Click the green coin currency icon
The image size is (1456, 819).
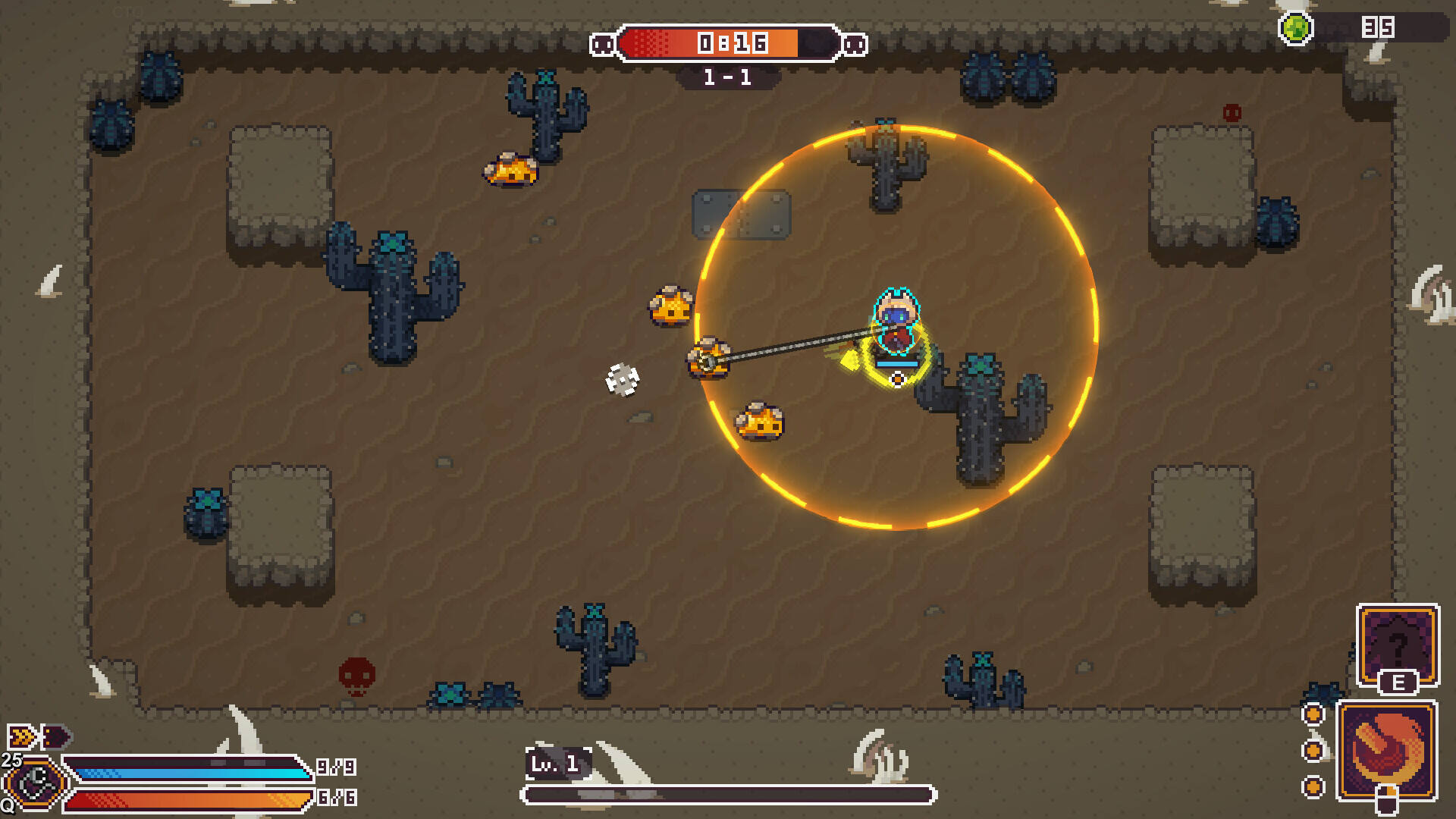1295,29
